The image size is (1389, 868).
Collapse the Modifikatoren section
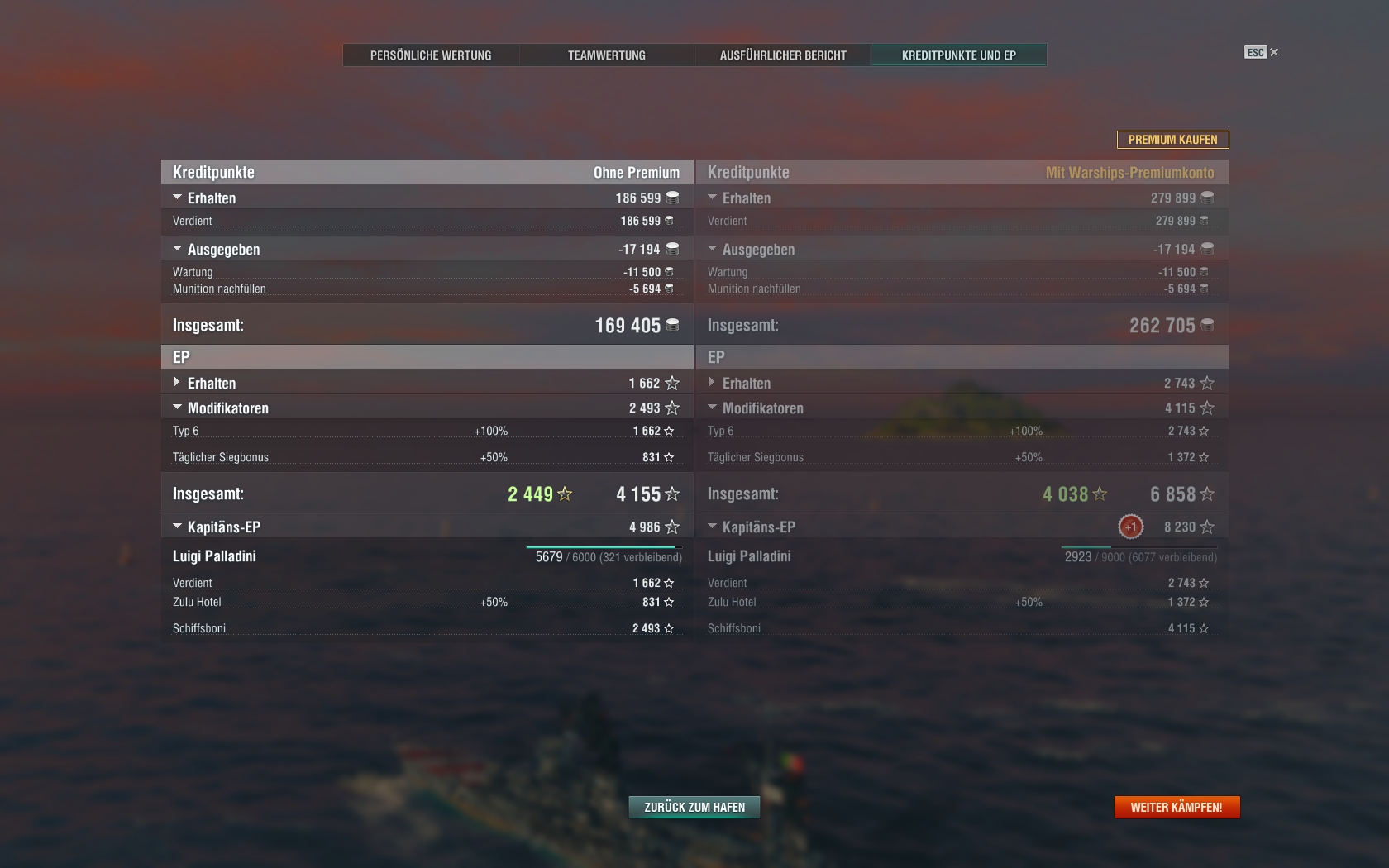click(x=176, y=408)
